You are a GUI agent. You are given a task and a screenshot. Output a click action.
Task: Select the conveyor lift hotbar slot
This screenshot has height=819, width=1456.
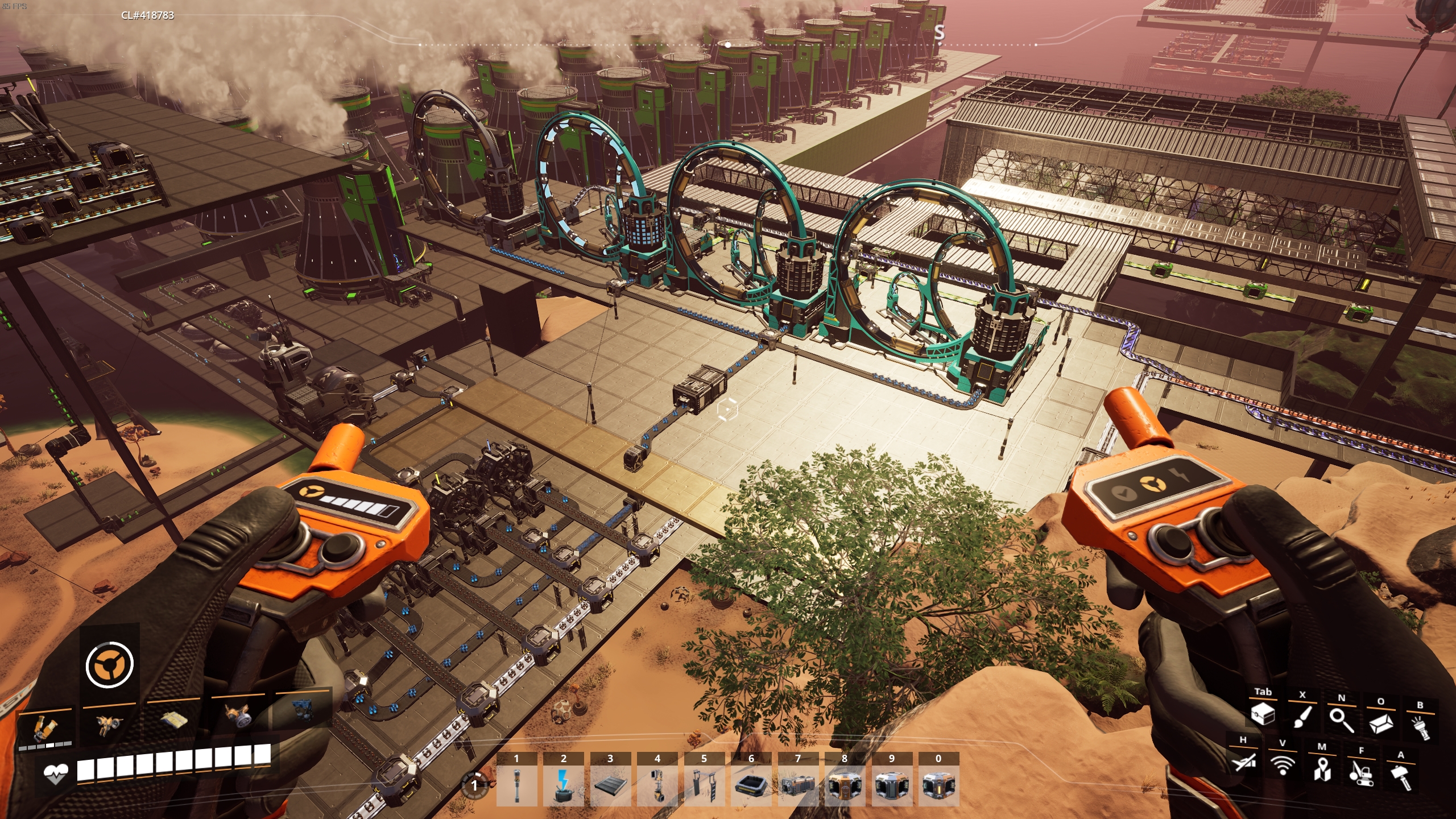pyautogui.click(x=657, y=785)
